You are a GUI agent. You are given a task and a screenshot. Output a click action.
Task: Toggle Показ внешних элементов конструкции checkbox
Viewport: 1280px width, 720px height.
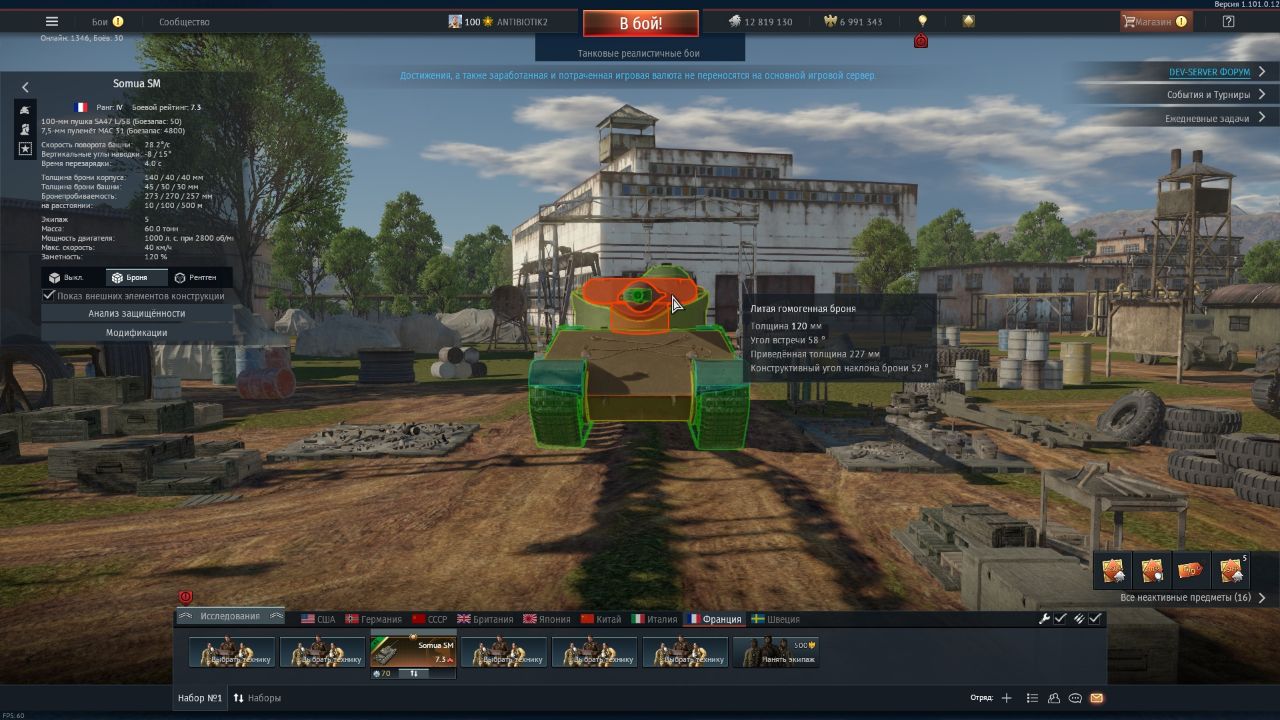click(49, 296)
